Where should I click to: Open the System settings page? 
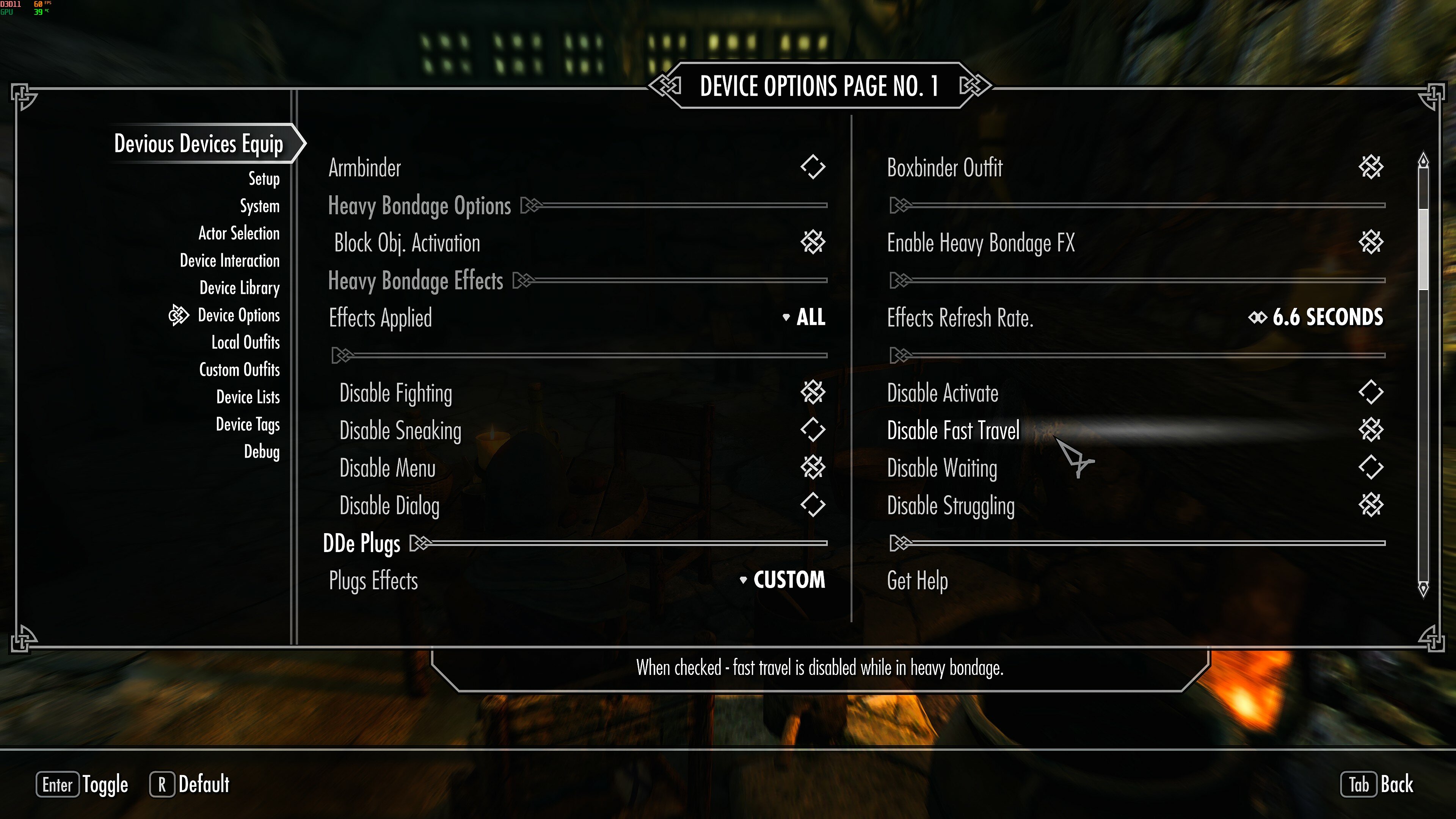point(259,206)
